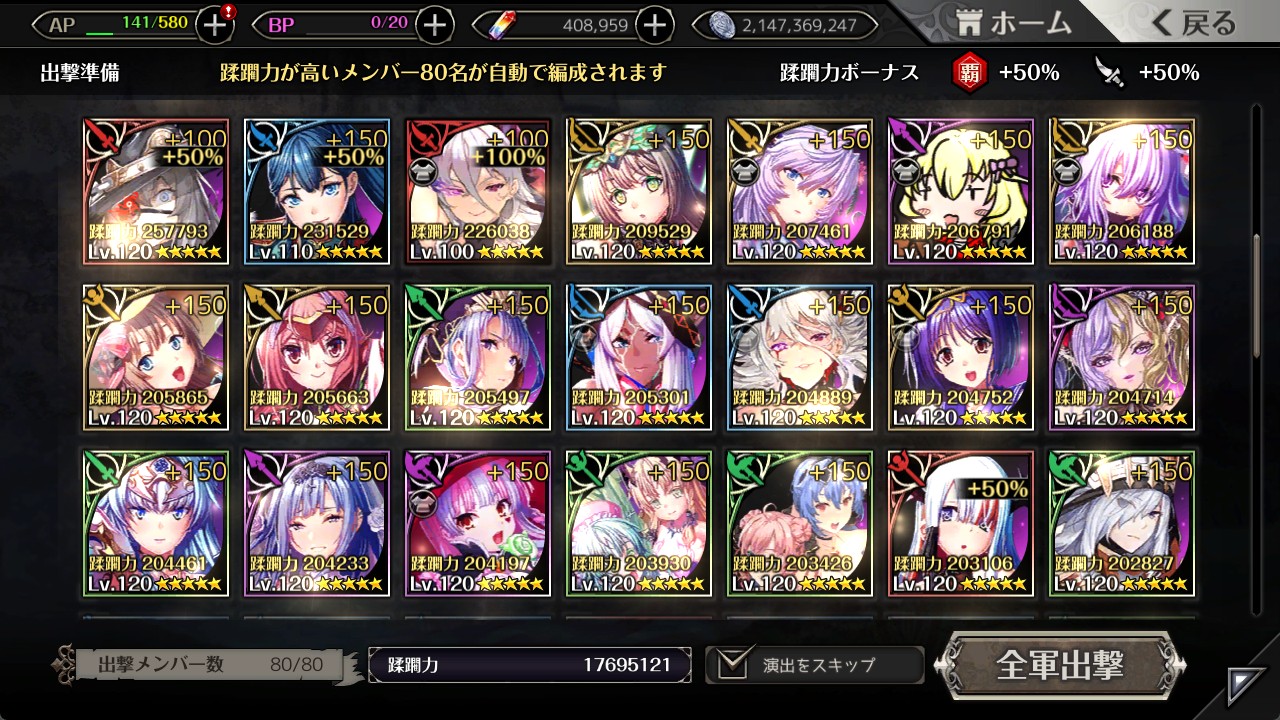Pick the dark-skinned unit card 205301
Screen dimensions: 1280x720
tap(639, 358)
